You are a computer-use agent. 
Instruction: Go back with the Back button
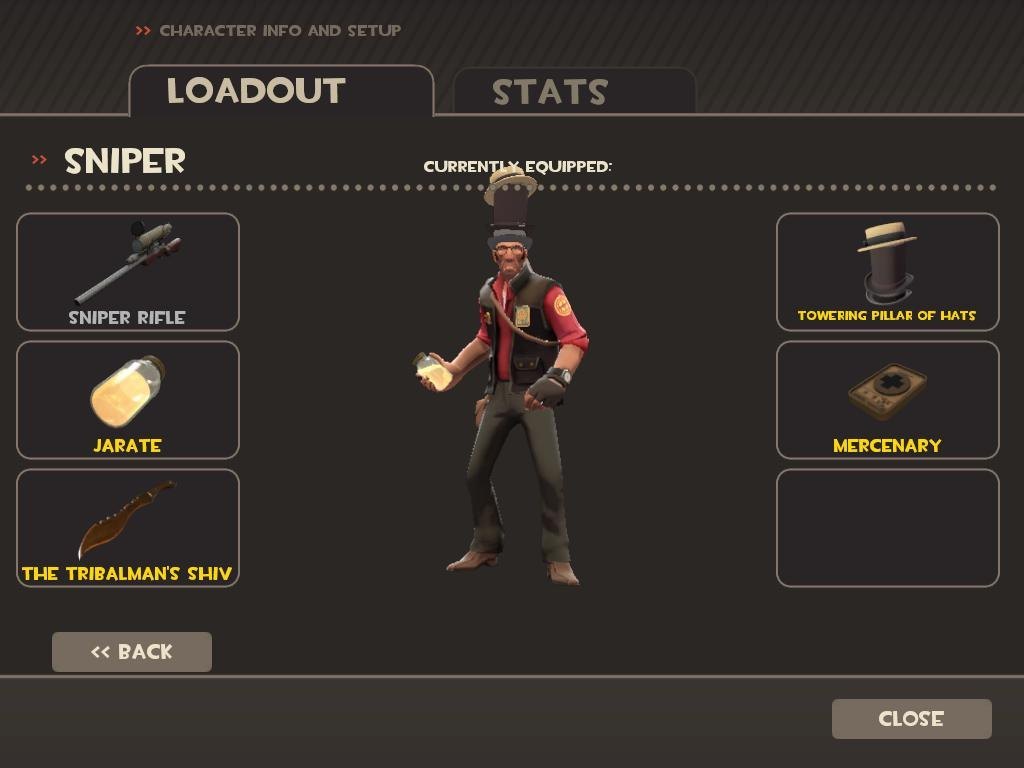132,652
